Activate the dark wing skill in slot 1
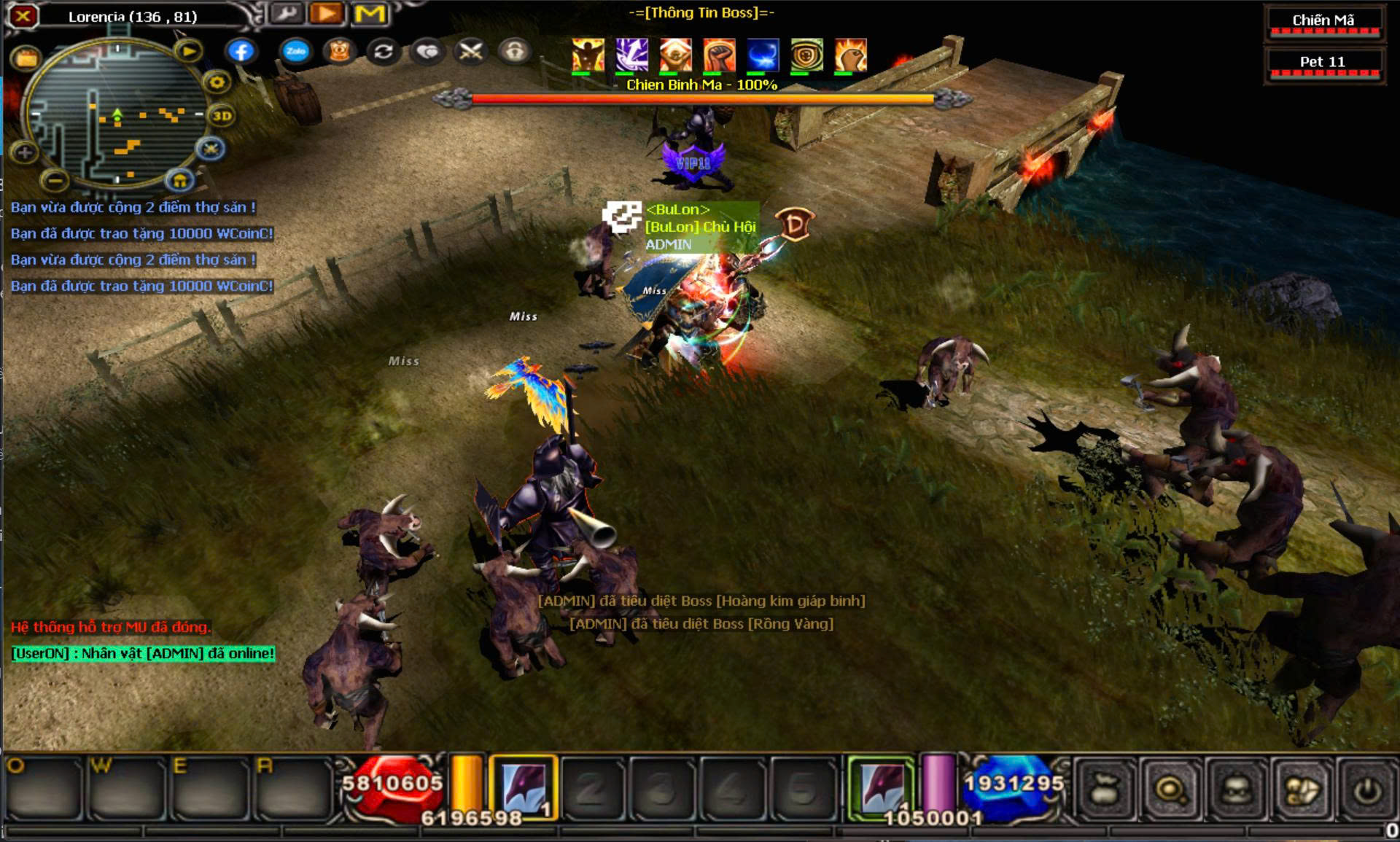1400x842 pixels. click(524, 788)
